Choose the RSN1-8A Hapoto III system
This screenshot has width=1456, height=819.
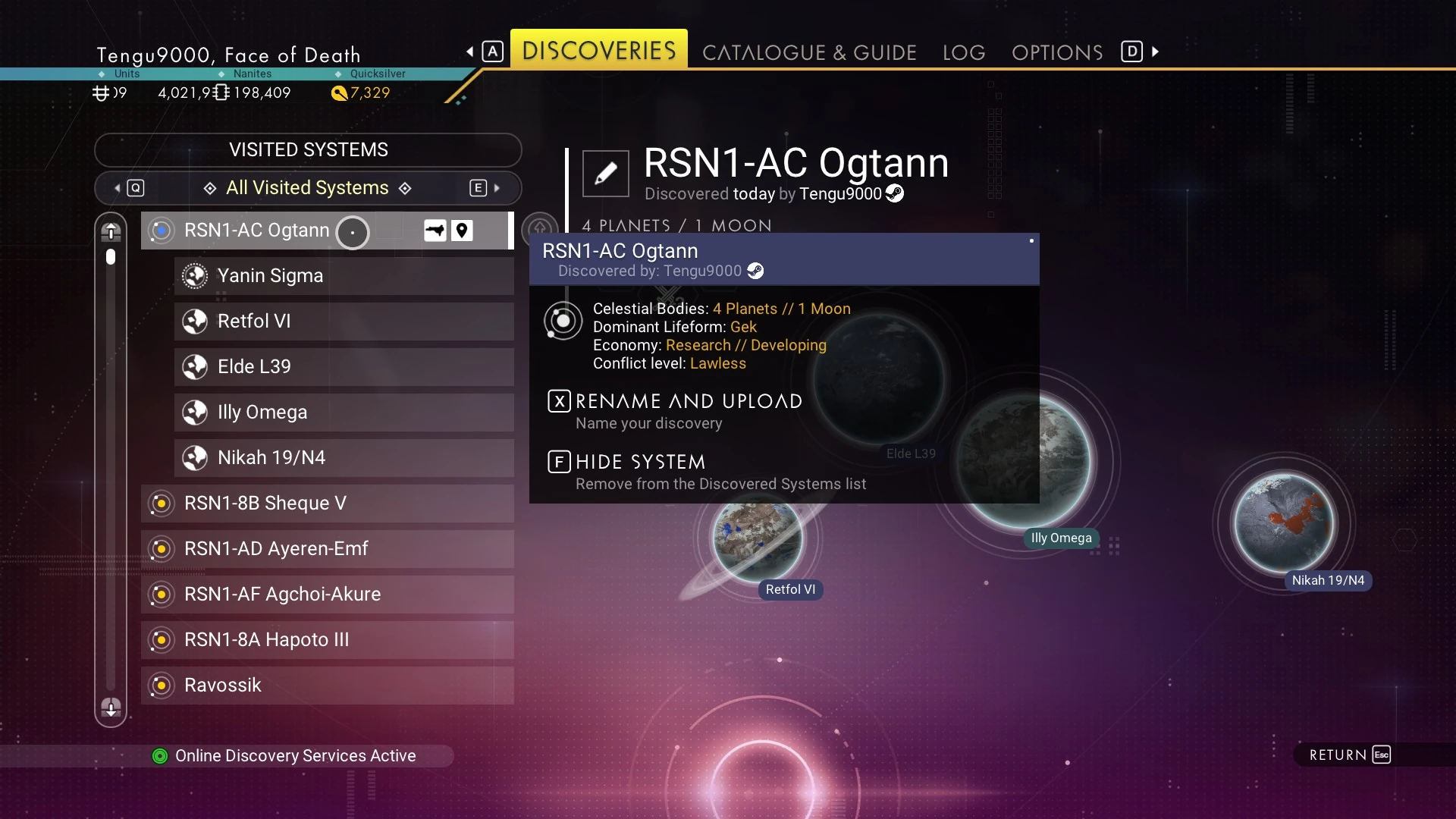(327, 640)
